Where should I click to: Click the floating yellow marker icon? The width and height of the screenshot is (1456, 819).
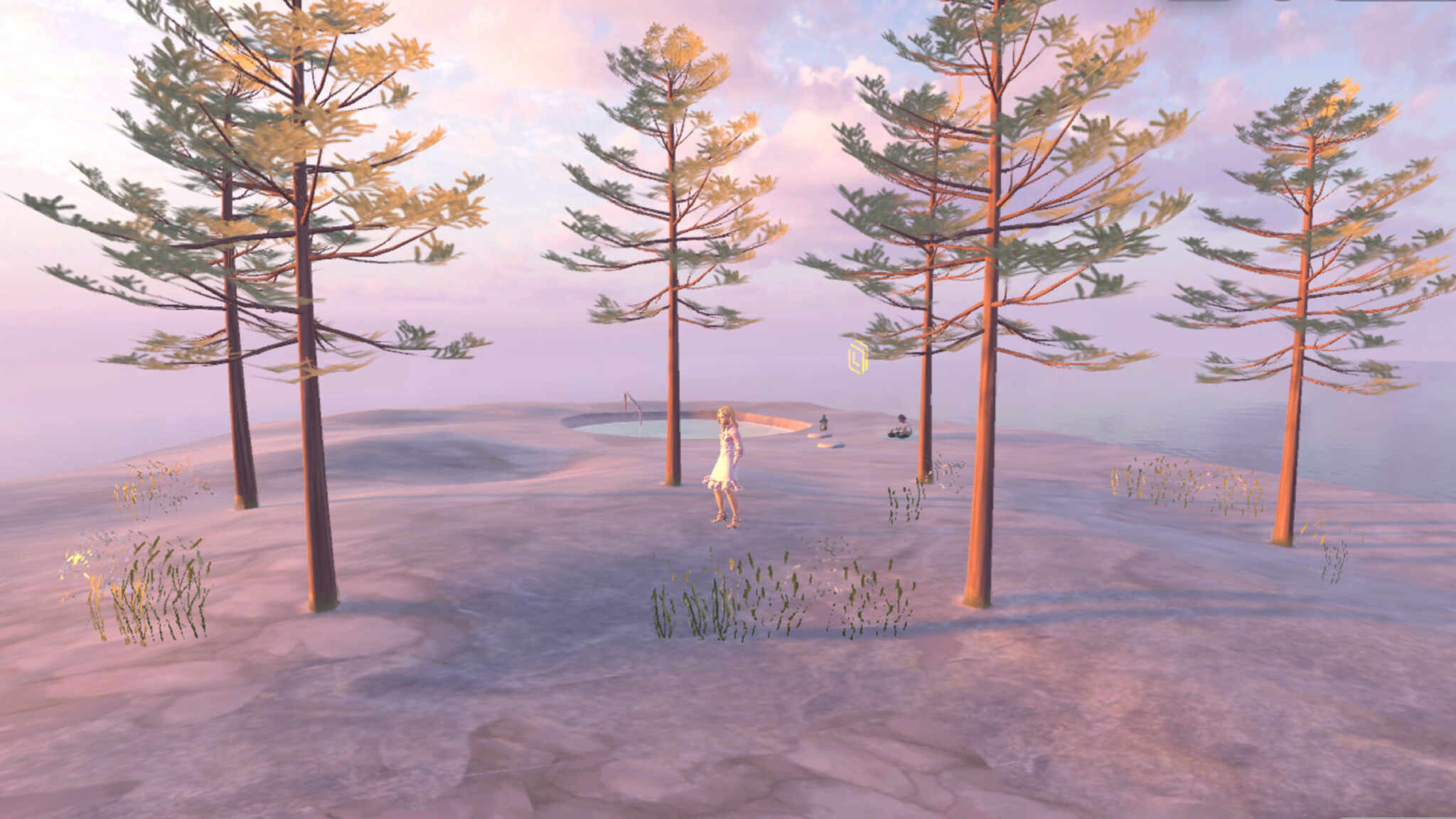(858, 357)
